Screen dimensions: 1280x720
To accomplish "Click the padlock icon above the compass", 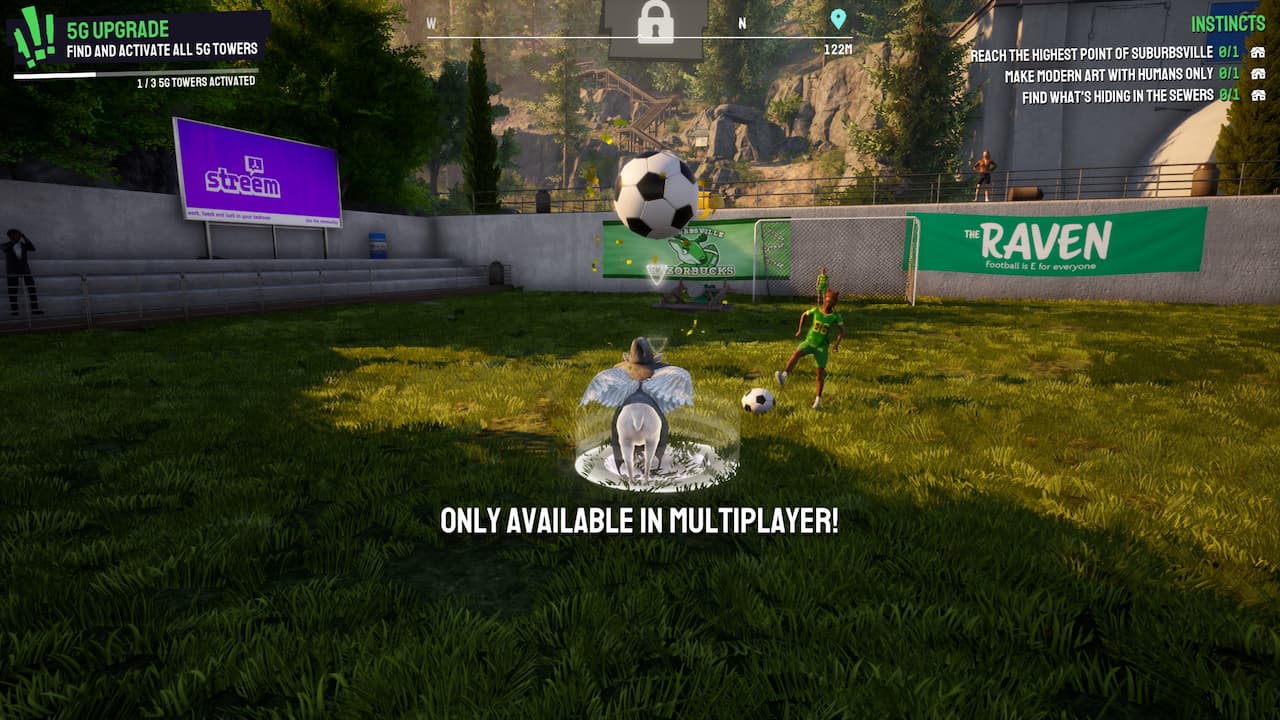I will 656,22.
